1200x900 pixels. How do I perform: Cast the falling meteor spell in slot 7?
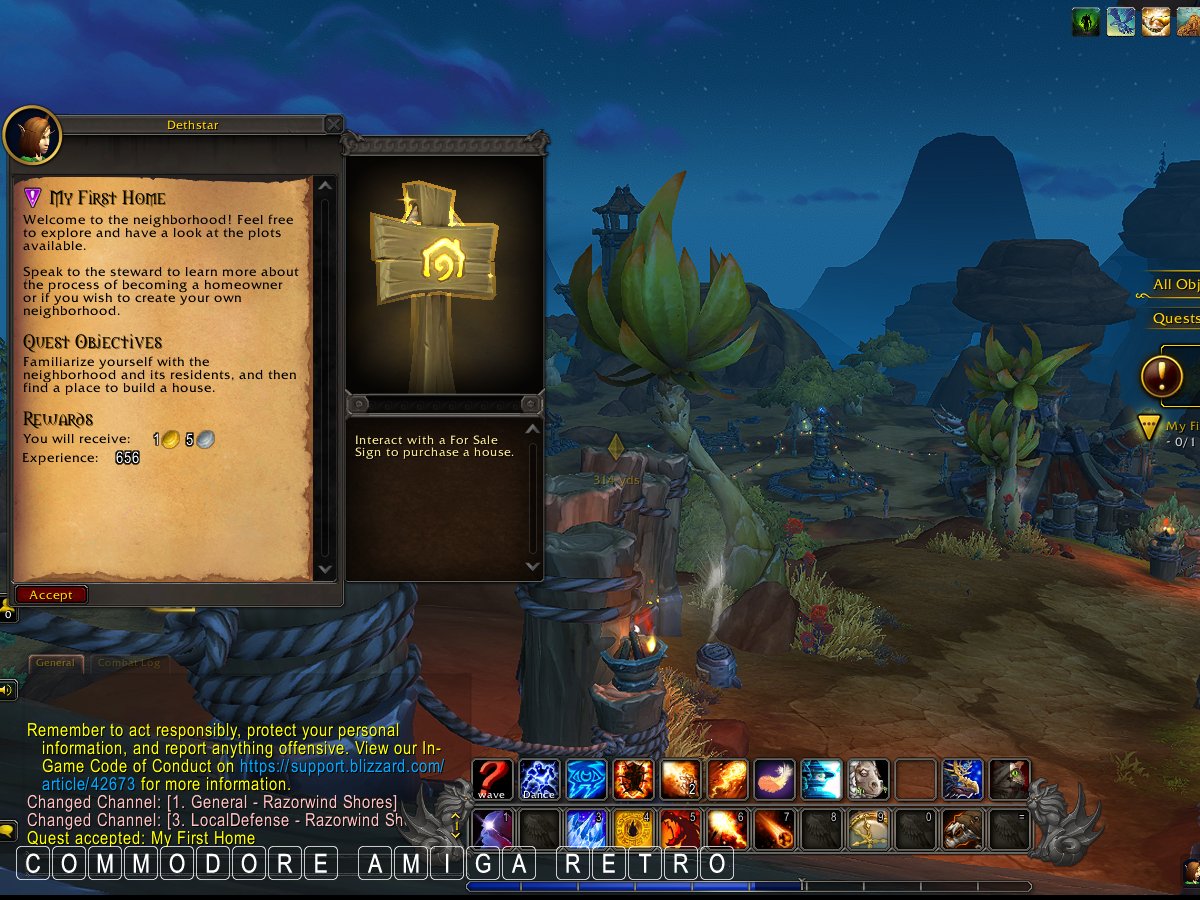click(774, 829)
